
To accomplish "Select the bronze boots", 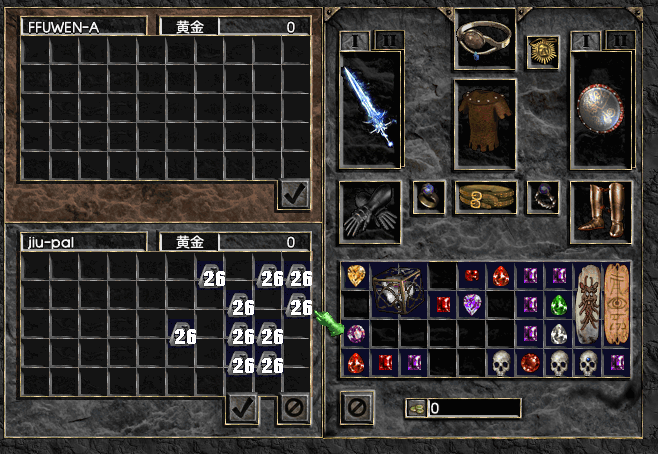I will (x=600, y=210).
